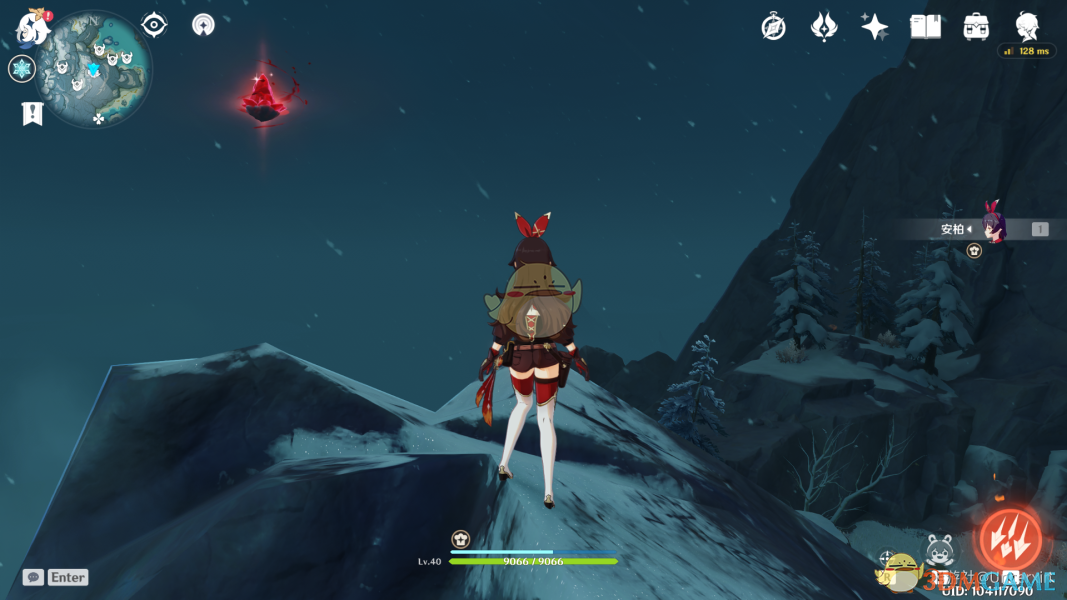
Task: Open the Wish star icon
Action: point(875,27)
